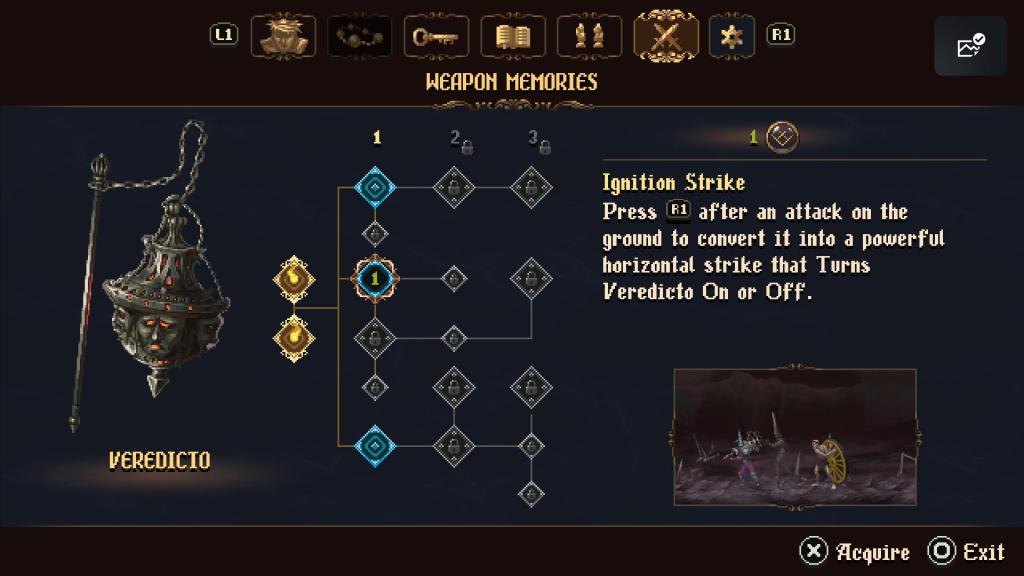Screen dimensions: 1024x576
Task: Select the lower gold flame node
Action: (294, 336)
